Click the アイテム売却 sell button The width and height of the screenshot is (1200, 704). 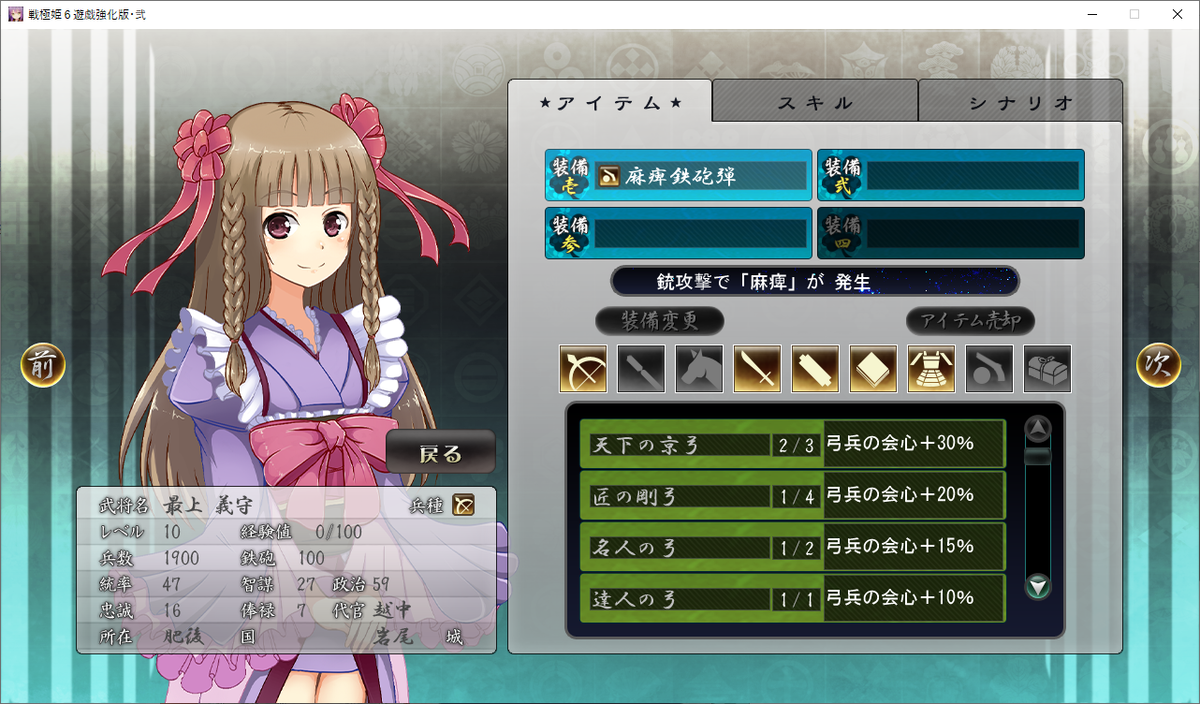click(x=970, y=321)
